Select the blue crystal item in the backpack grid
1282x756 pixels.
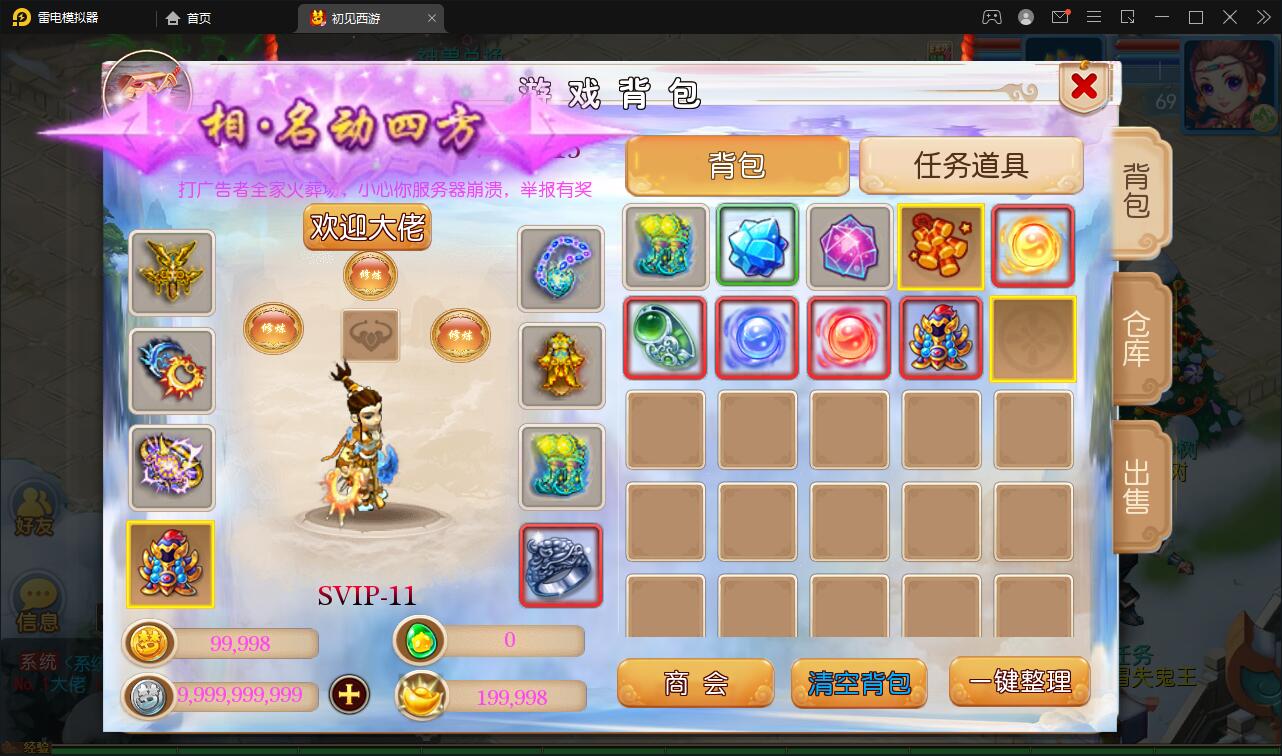pyautogui.click(x=757, y=247)
